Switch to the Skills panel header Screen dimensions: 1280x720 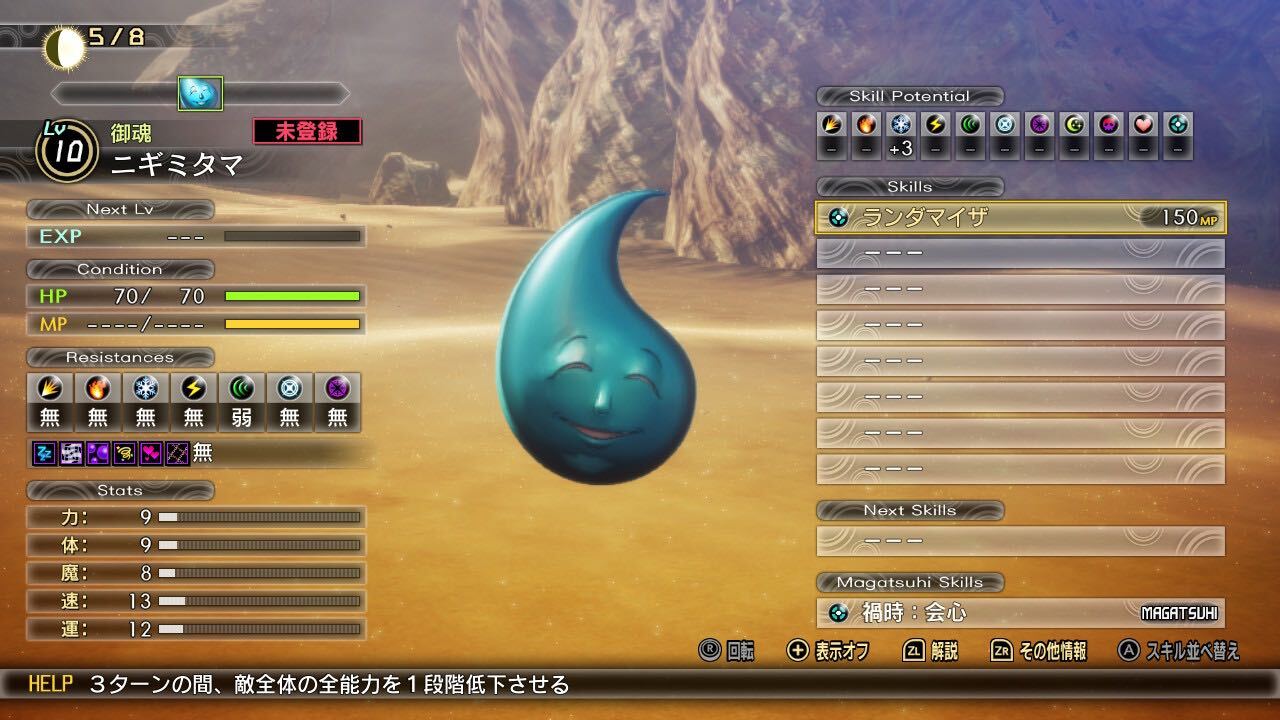[x=910, y=186]
